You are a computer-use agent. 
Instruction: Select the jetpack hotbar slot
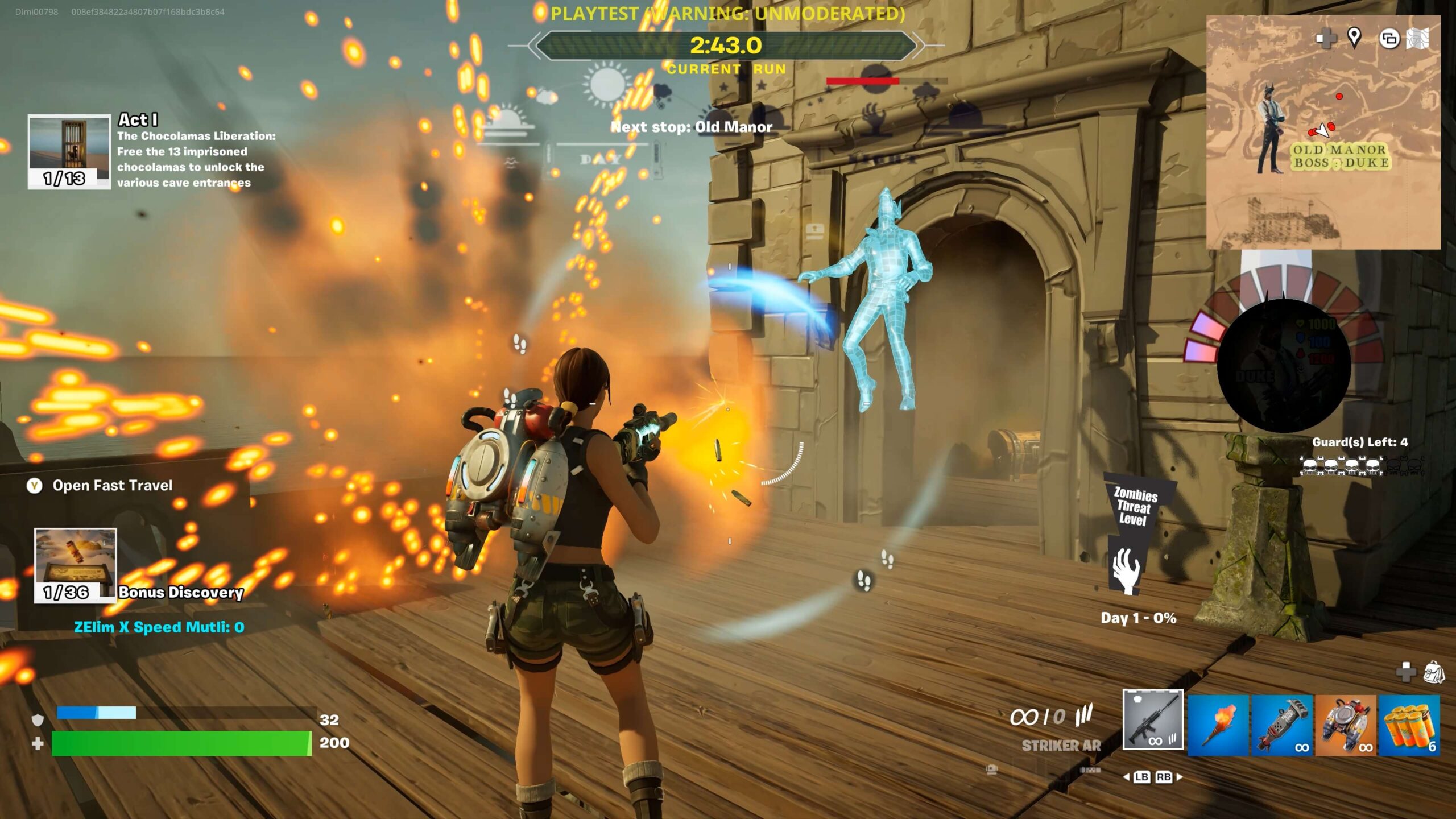(1345, 725)
